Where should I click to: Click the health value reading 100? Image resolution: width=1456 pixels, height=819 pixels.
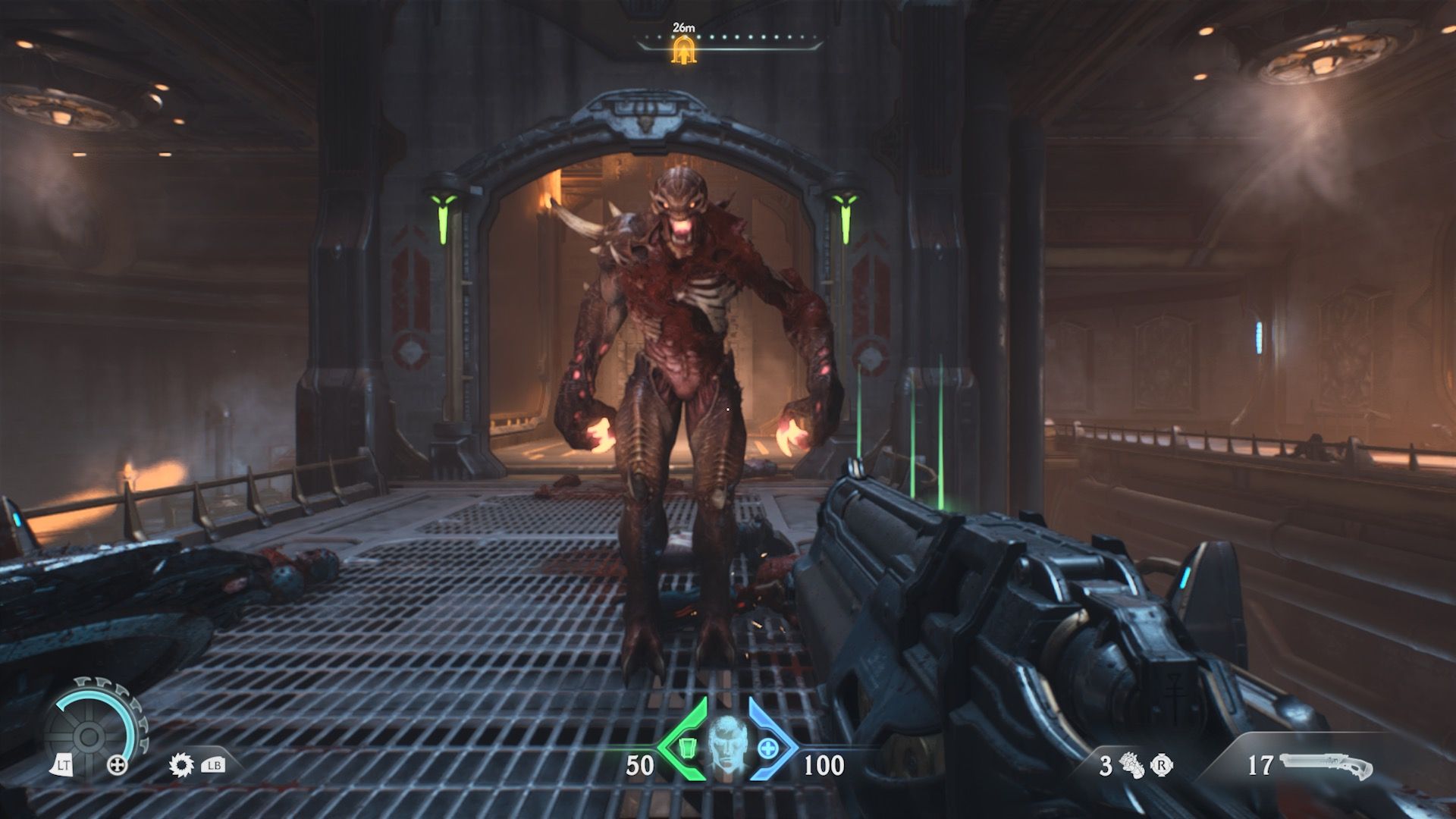pyautogui.click(x=823, y=763)
